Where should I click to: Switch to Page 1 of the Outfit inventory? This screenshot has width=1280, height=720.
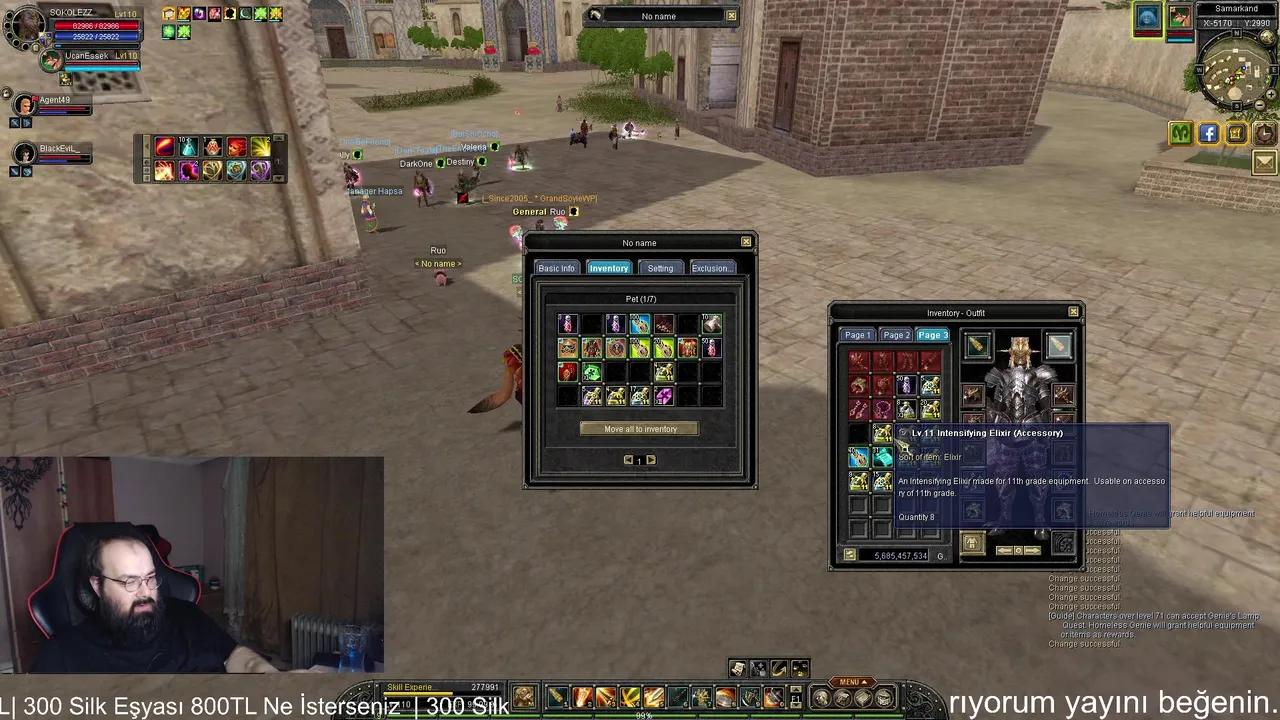[x=857, y=335]
